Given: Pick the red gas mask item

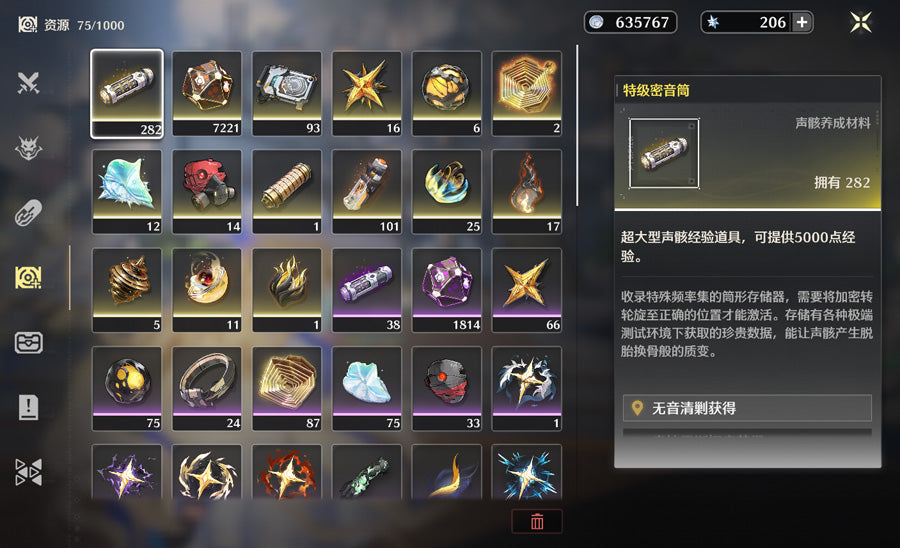Looking at the screenshot, I should [x=207, y=190].
